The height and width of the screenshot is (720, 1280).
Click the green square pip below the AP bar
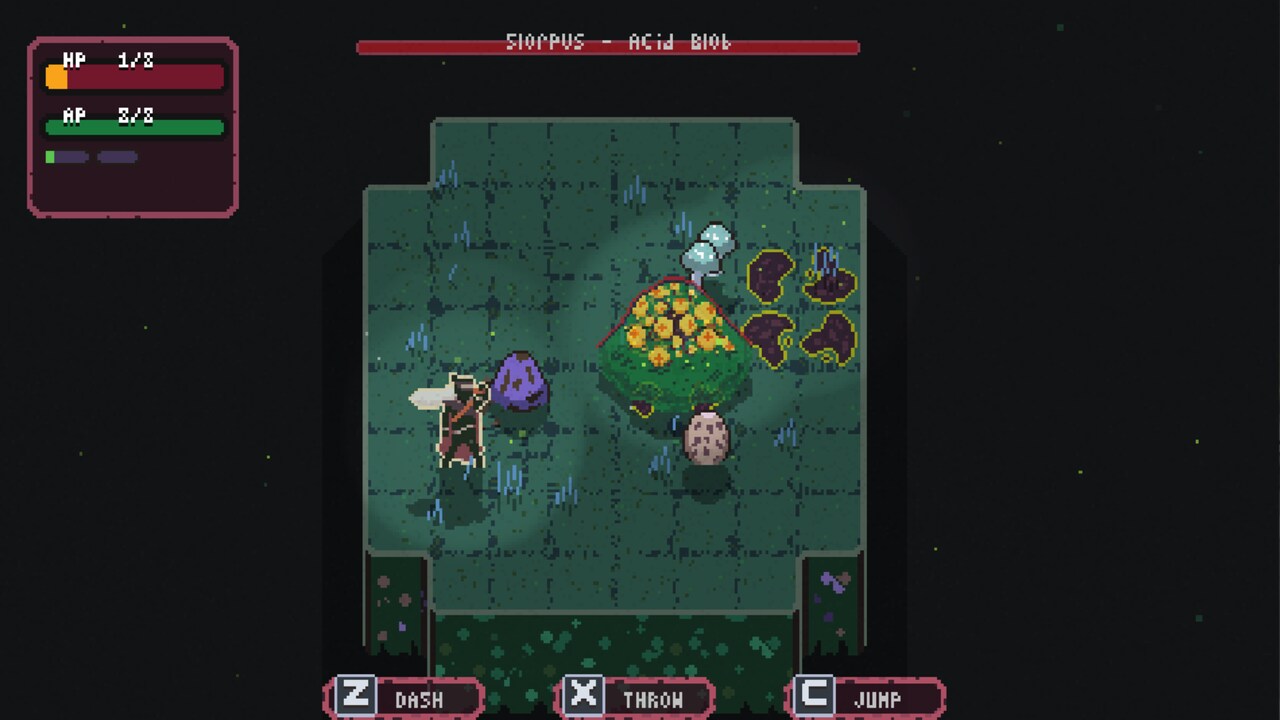click(50, 157)
